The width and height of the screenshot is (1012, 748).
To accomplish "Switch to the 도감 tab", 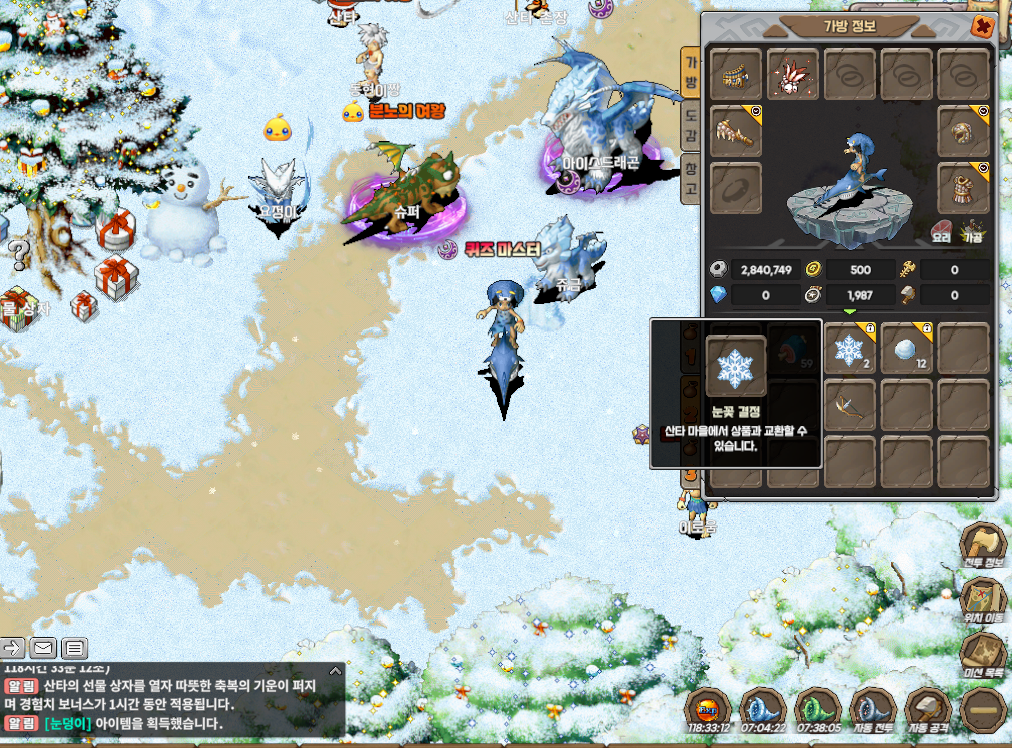I will pos(690,124).
